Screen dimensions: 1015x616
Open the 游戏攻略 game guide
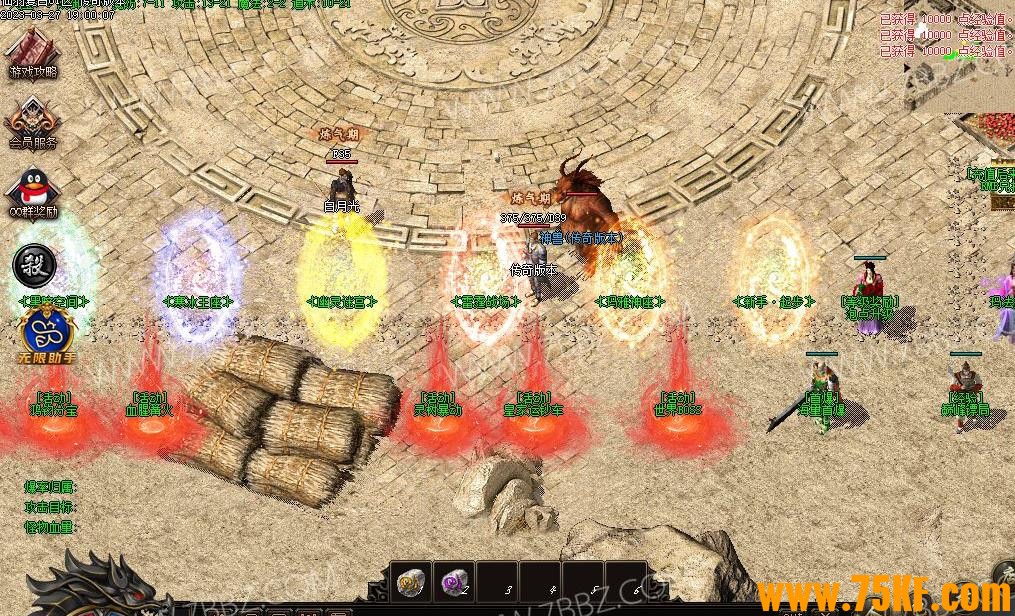tap(33, 51)
